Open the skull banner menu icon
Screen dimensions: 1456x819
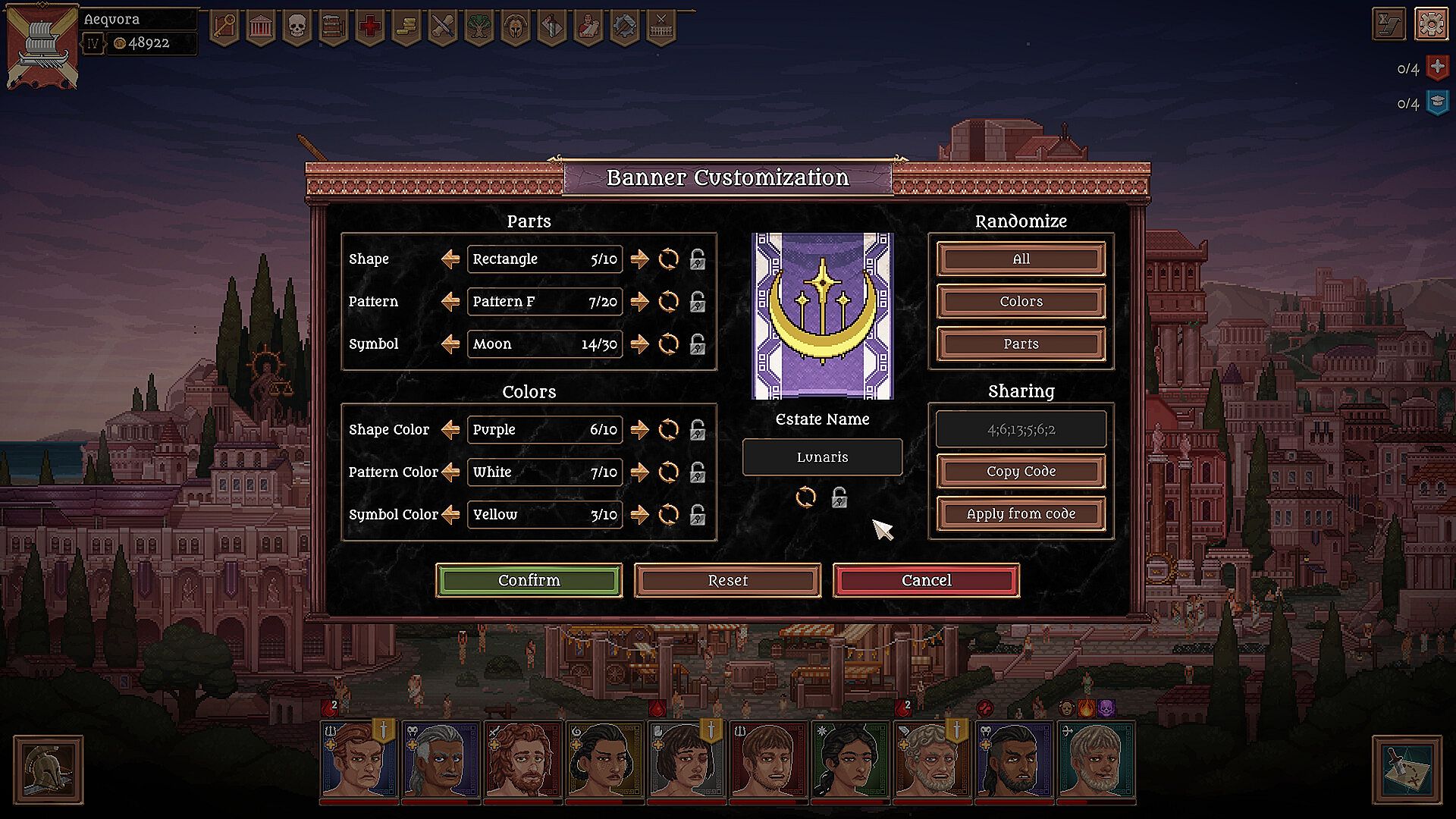coord(297,28)
